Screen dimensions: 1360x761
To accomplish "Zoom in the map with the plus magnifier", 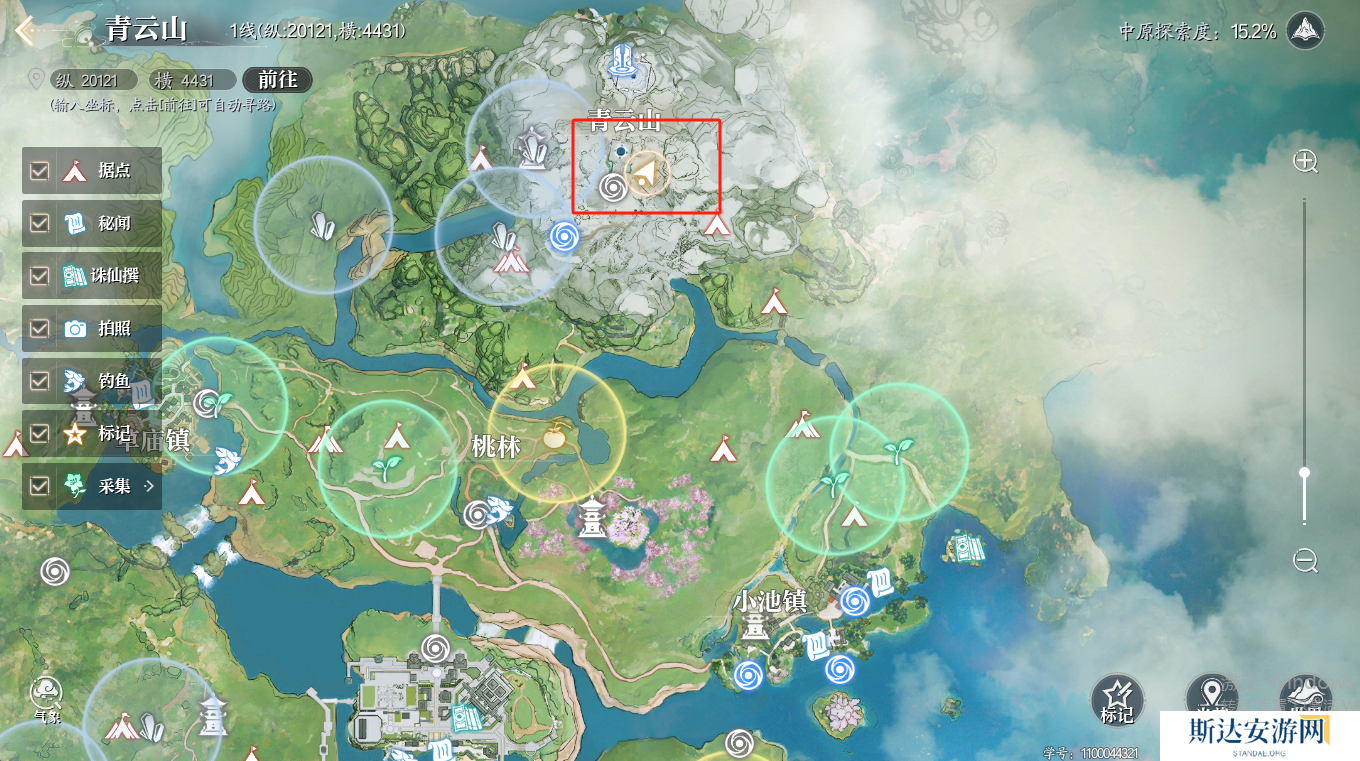I will click(1305, 161).
